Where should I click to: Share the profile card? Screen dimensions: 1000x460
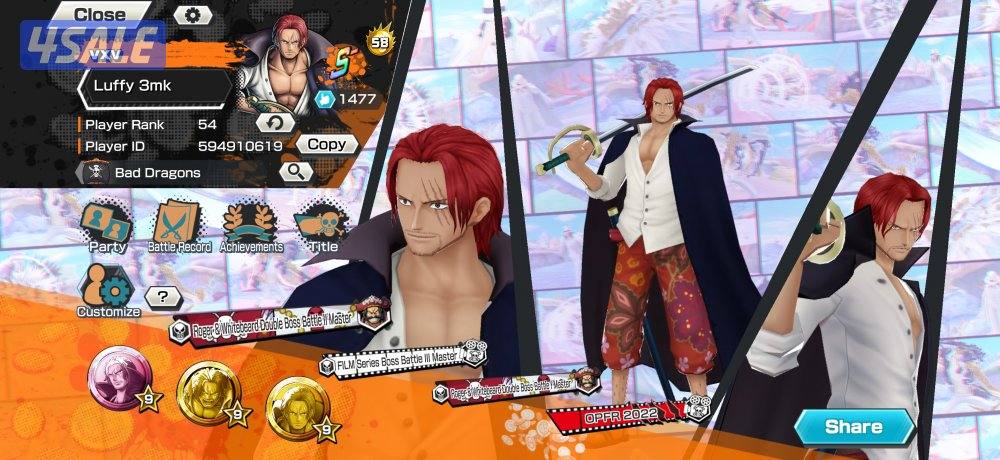coord(854,427)
